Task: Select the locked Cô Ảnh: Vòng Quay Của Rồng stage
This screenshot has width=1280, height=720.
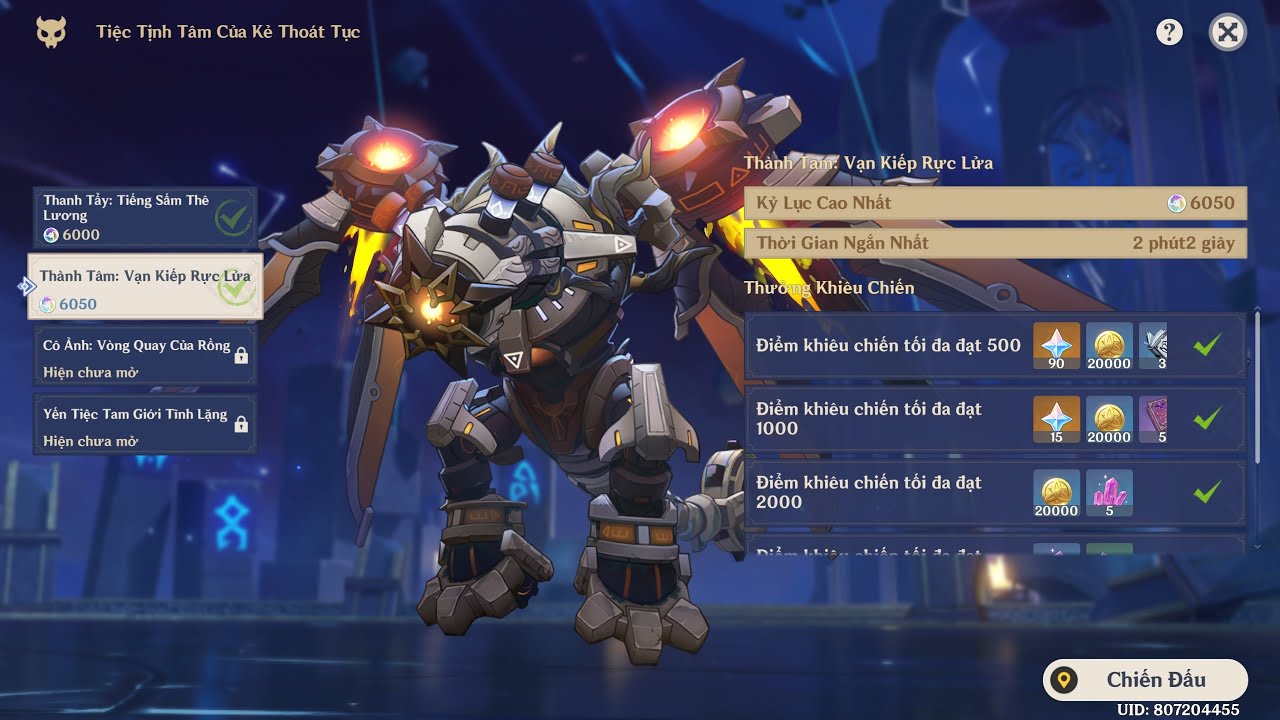Action: (145, 357)
